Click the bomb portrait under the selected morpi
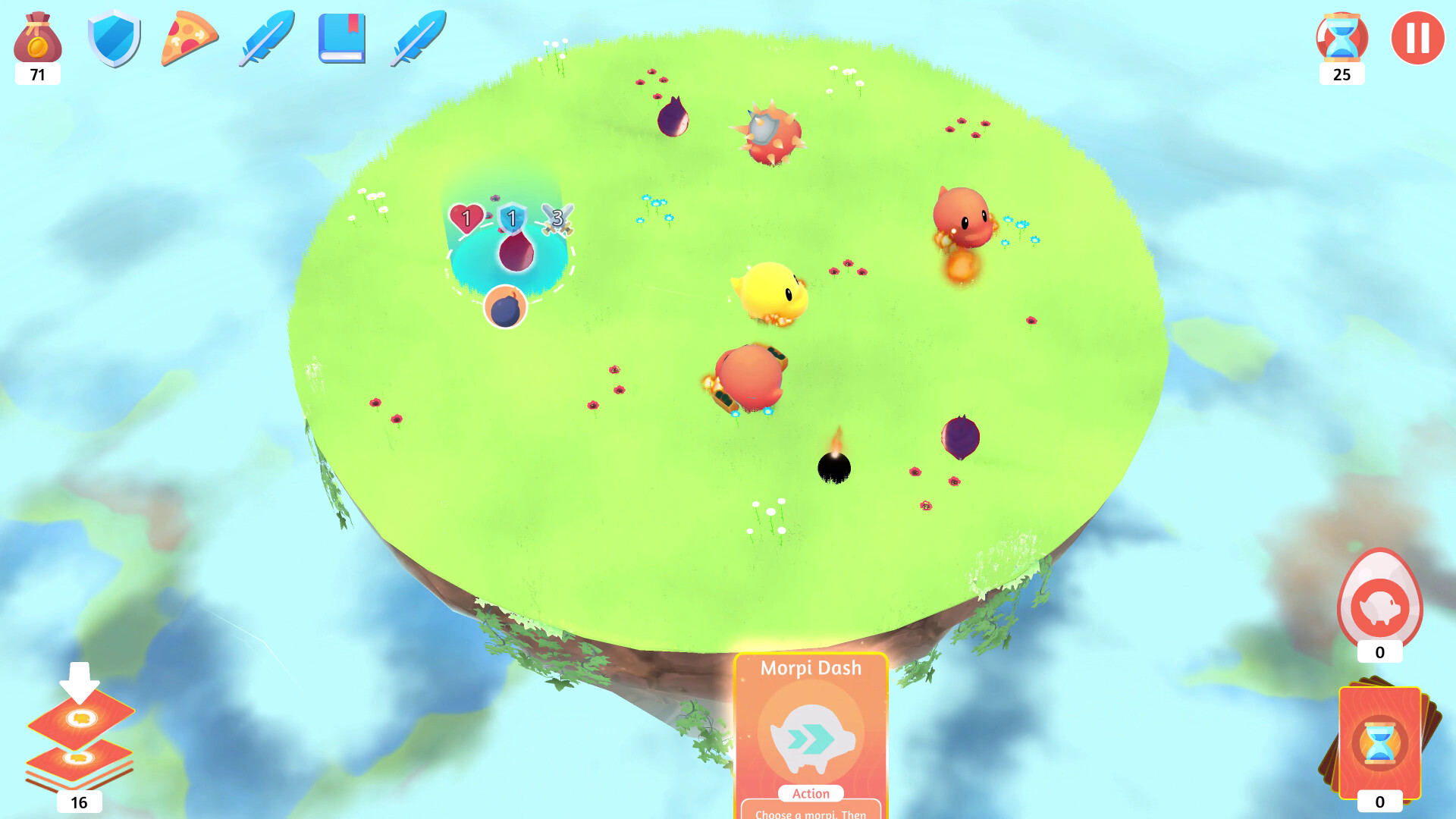 [x=507, y=307]
